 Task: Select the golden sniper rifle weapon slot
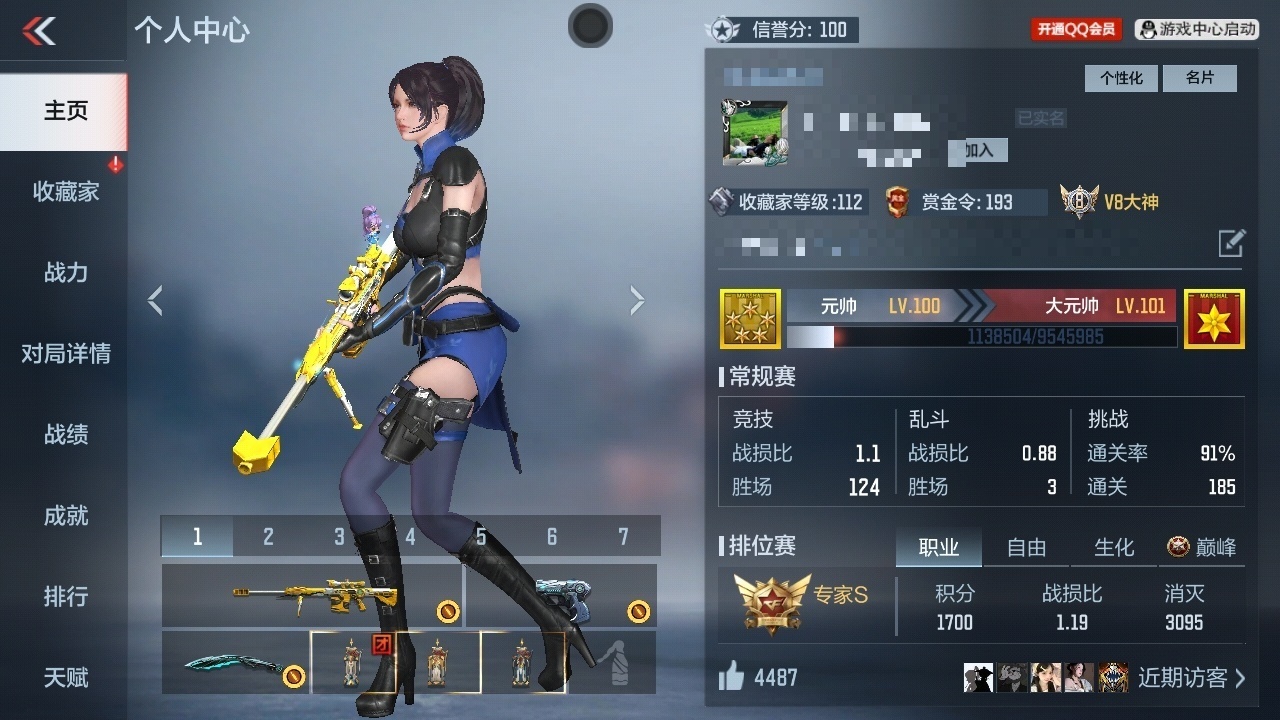[312, 596]
